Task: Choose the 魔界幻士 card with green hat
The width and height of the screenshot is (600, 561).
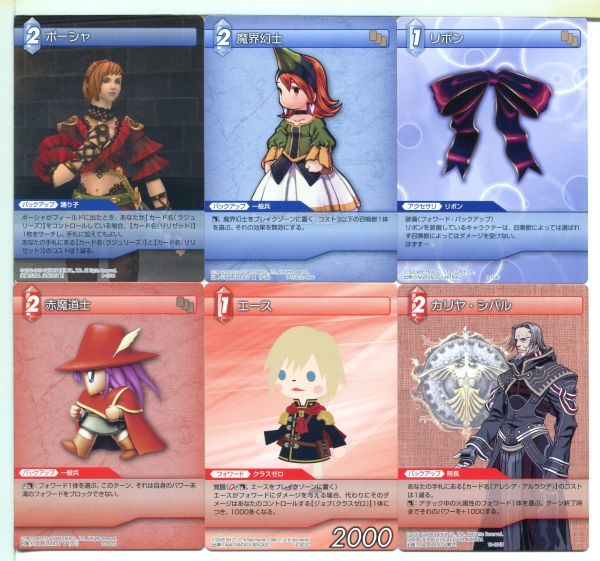Action: point(298,140)
